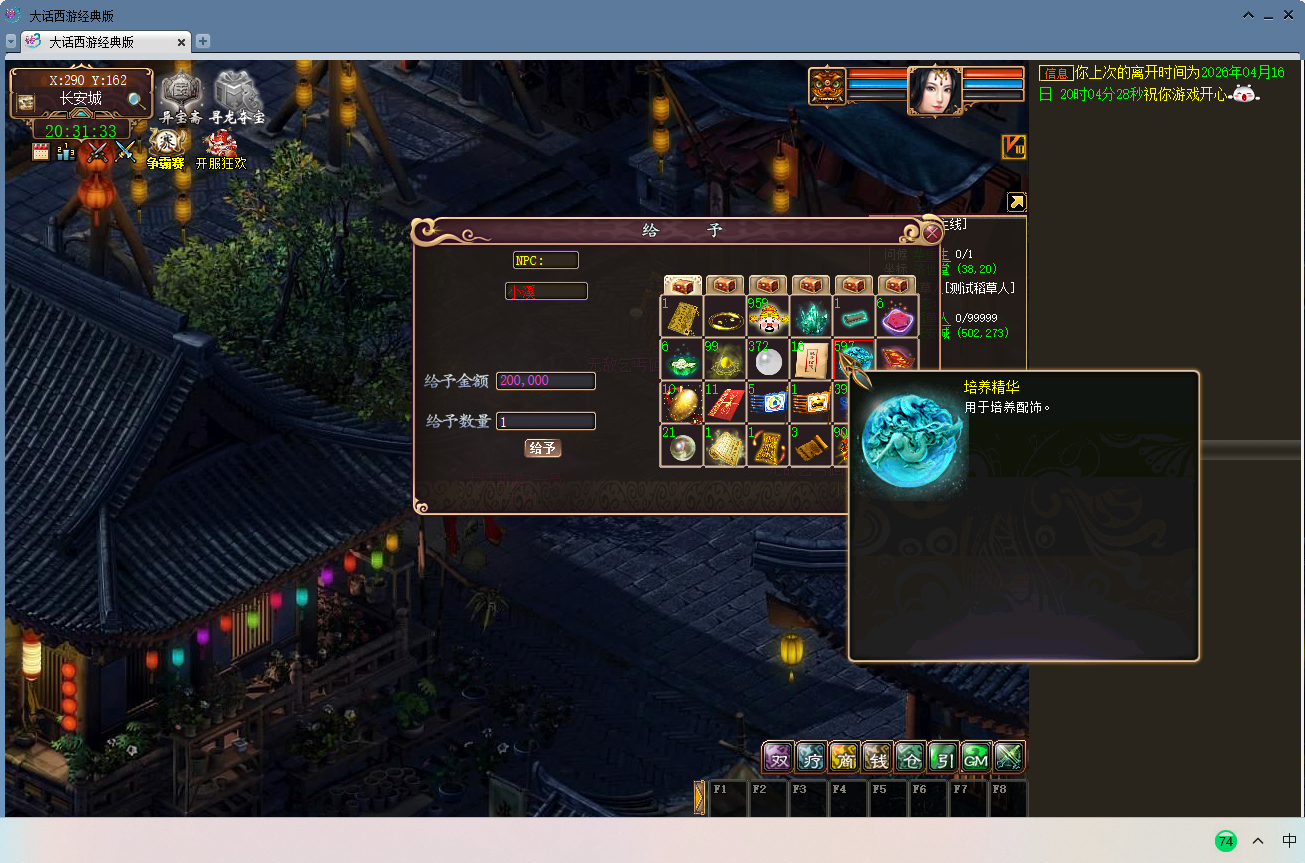1305x863 pixels.
Task: Select the God of Wealth item slot
Action: tap(767, 316)
